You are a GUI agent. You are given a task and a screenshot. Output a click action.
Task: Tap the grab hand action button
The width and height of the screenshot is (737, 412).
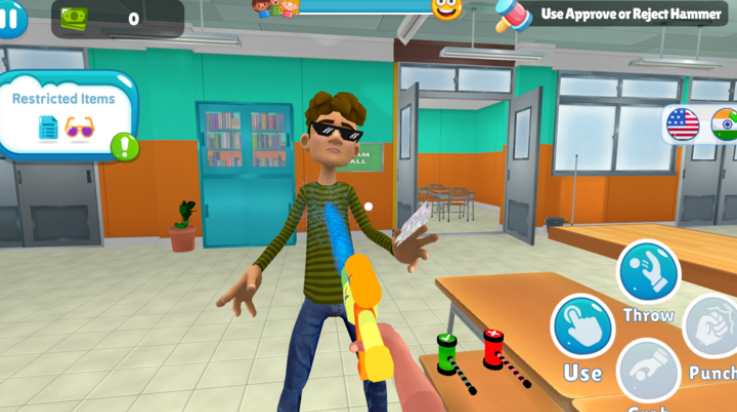click(649, 375)
